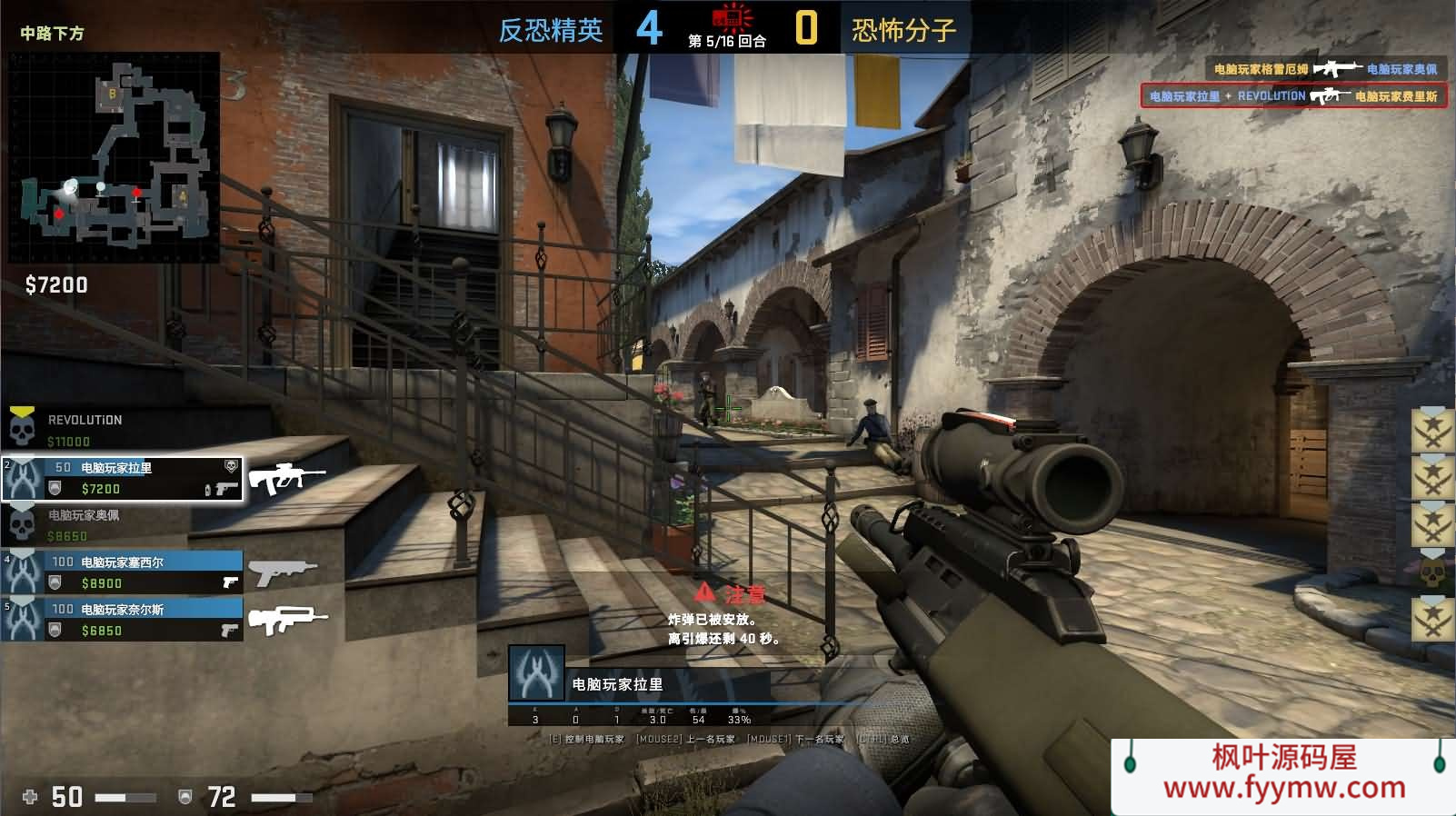Select the red-outlined kill feed entry
This screenshot has height=816, width=1456.
point(1292,95)
